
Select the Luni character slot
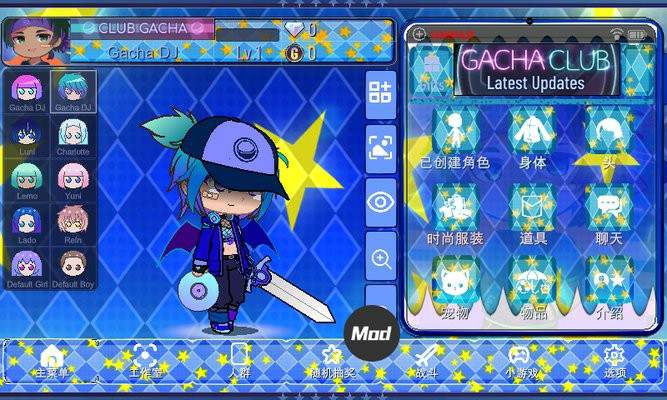point(27,136)
